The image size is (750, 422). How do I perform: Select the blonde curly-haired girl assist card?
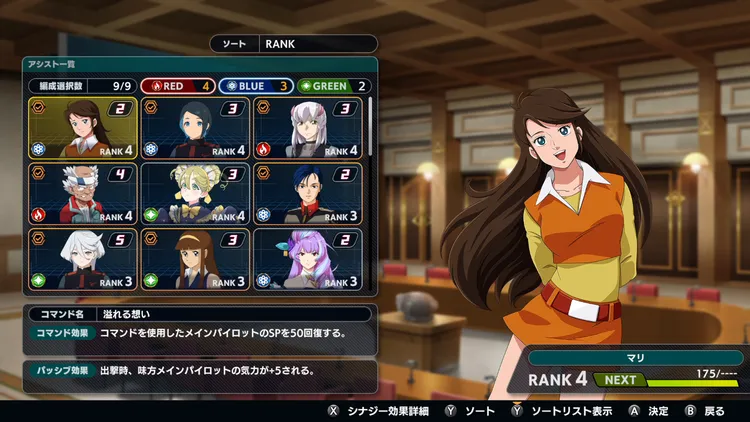(195, 194)
